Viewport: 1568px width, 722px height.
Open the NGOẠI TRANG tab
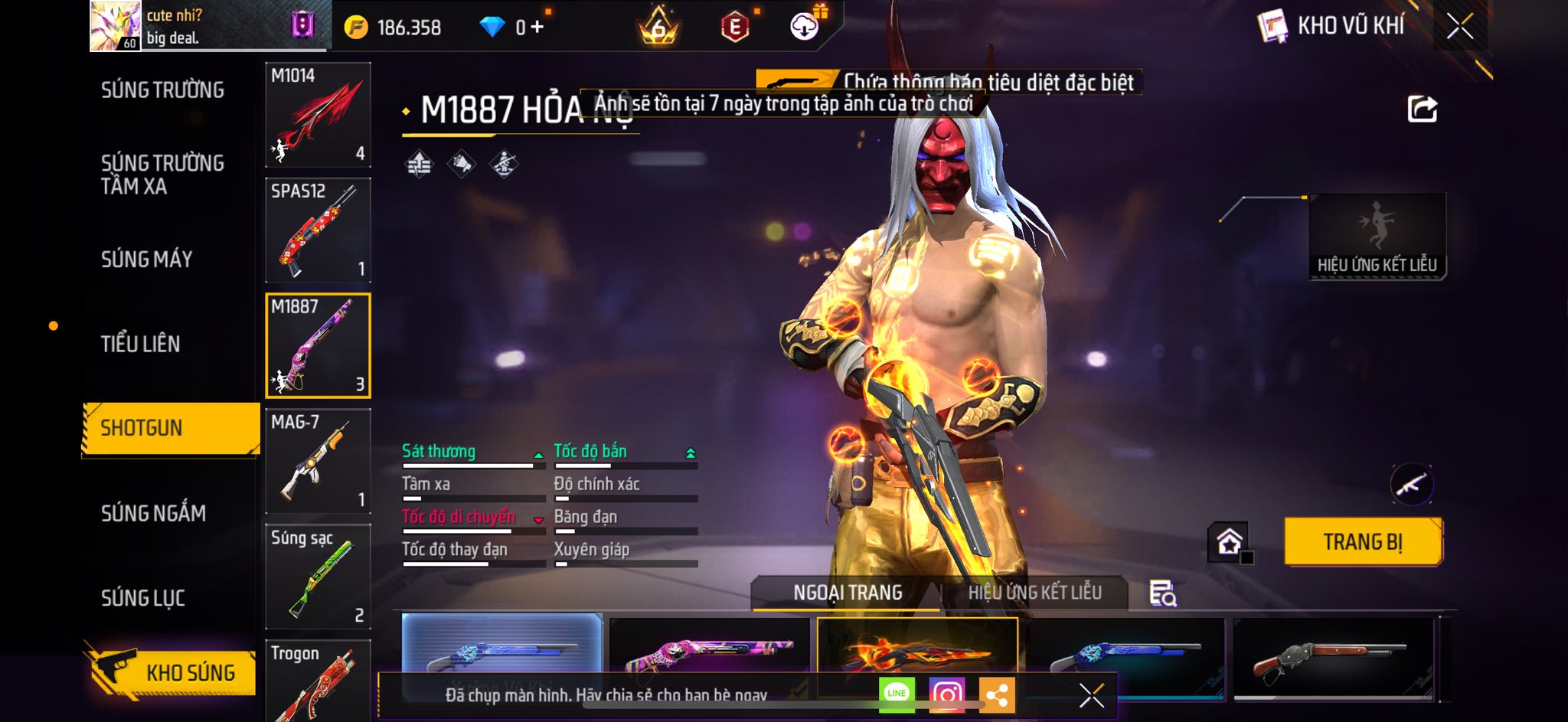click(848, 593)
